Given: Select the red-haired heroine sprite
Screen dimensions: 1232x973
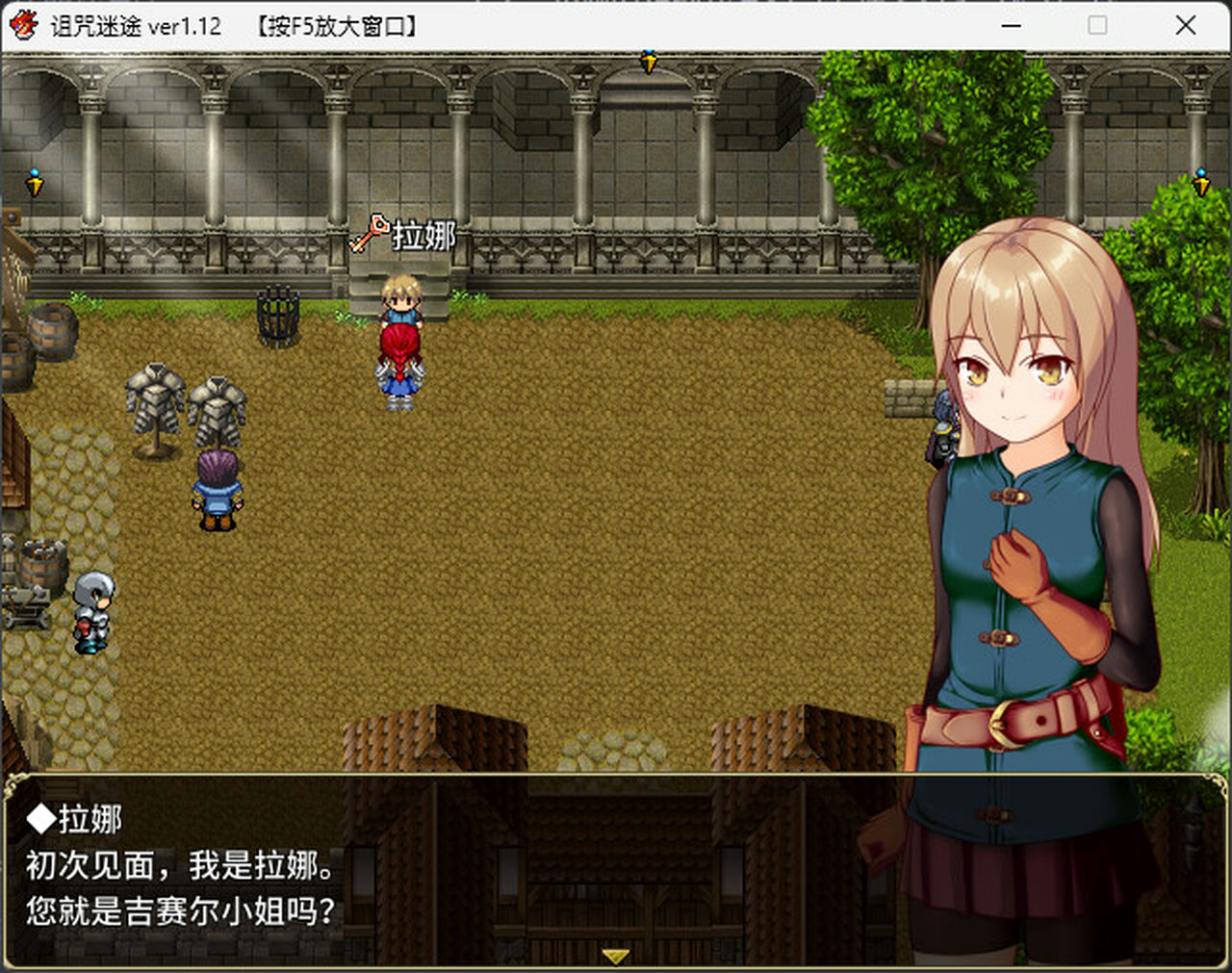Looking at the screenshot, I should 399,366.
